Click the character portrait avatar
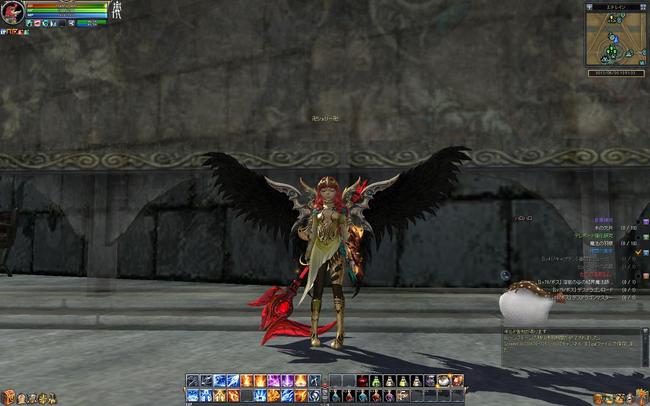This screenshot has width=650, height=406. tap(12, 12)
